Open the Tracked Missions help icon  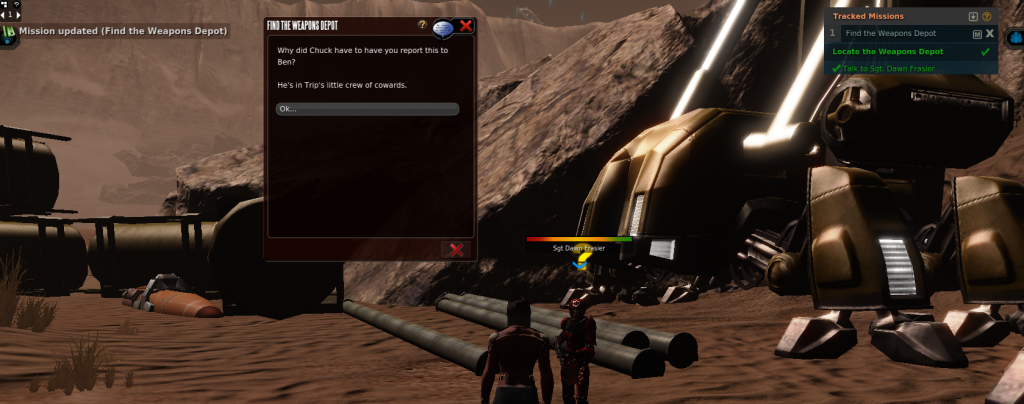(988, 17)
